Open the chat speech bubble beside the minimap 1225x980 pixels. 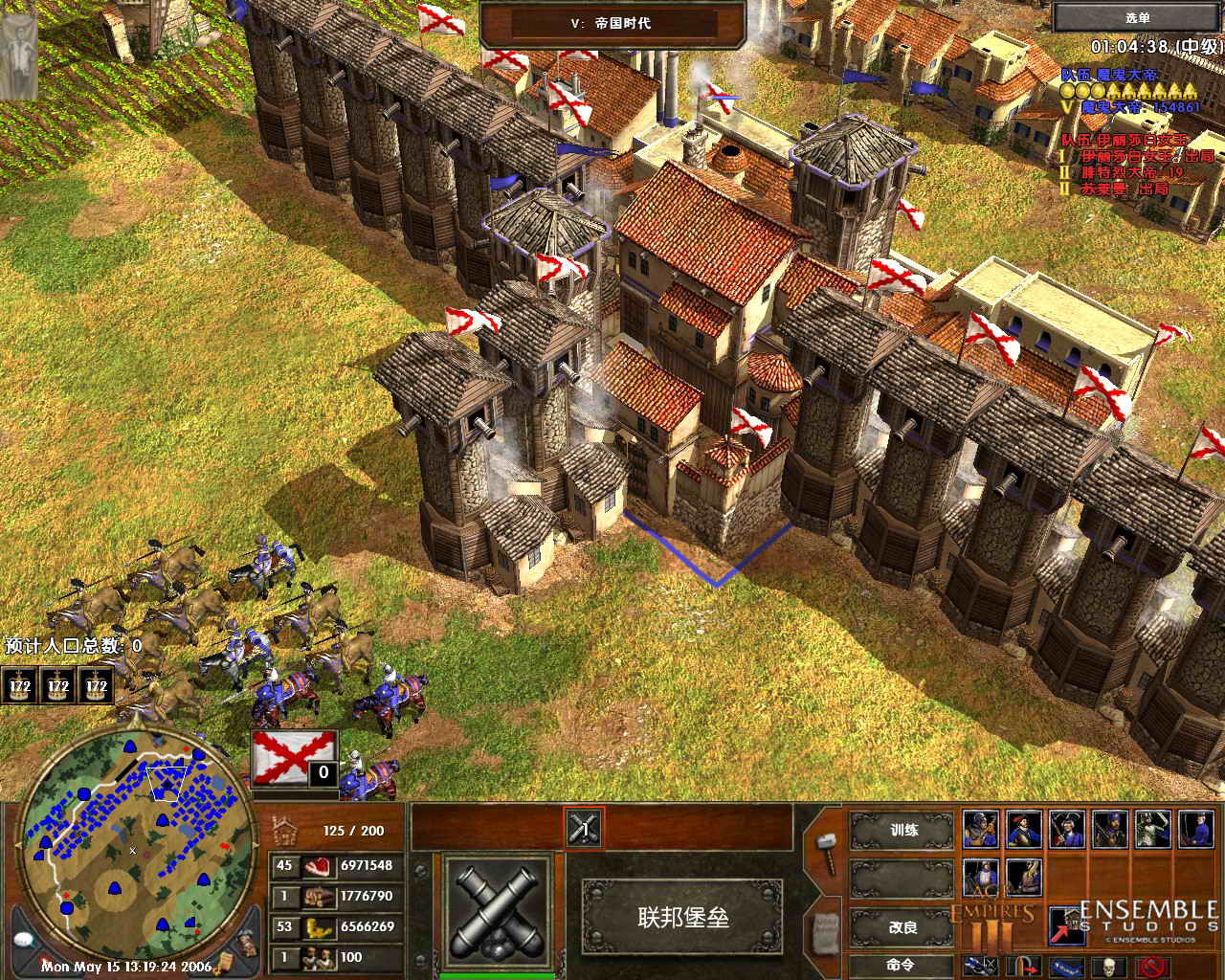click(25, 939)
